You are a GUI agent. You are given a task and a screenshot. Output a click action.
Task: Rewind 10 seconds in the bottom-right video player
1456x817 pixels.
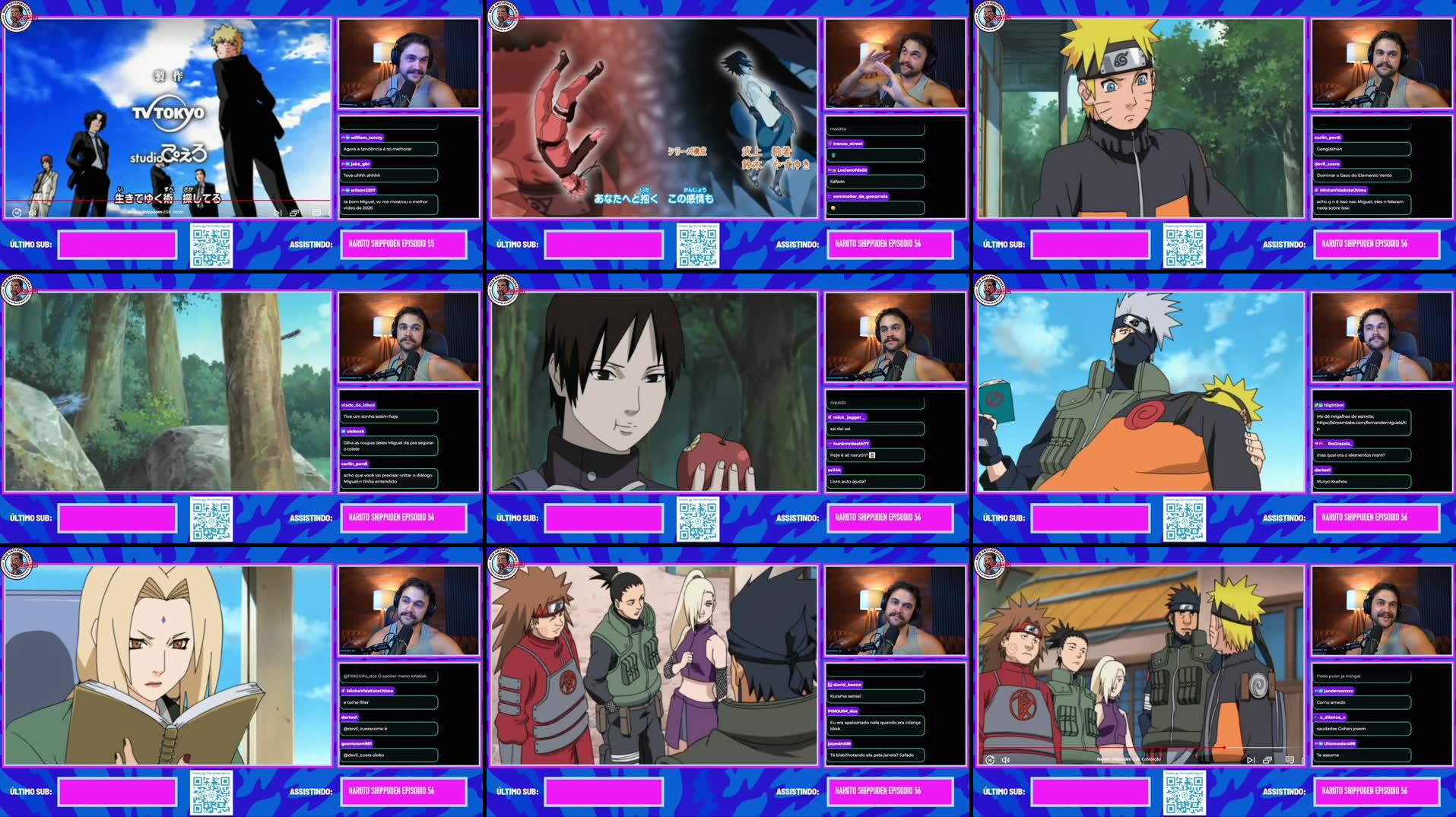point(989,758)
